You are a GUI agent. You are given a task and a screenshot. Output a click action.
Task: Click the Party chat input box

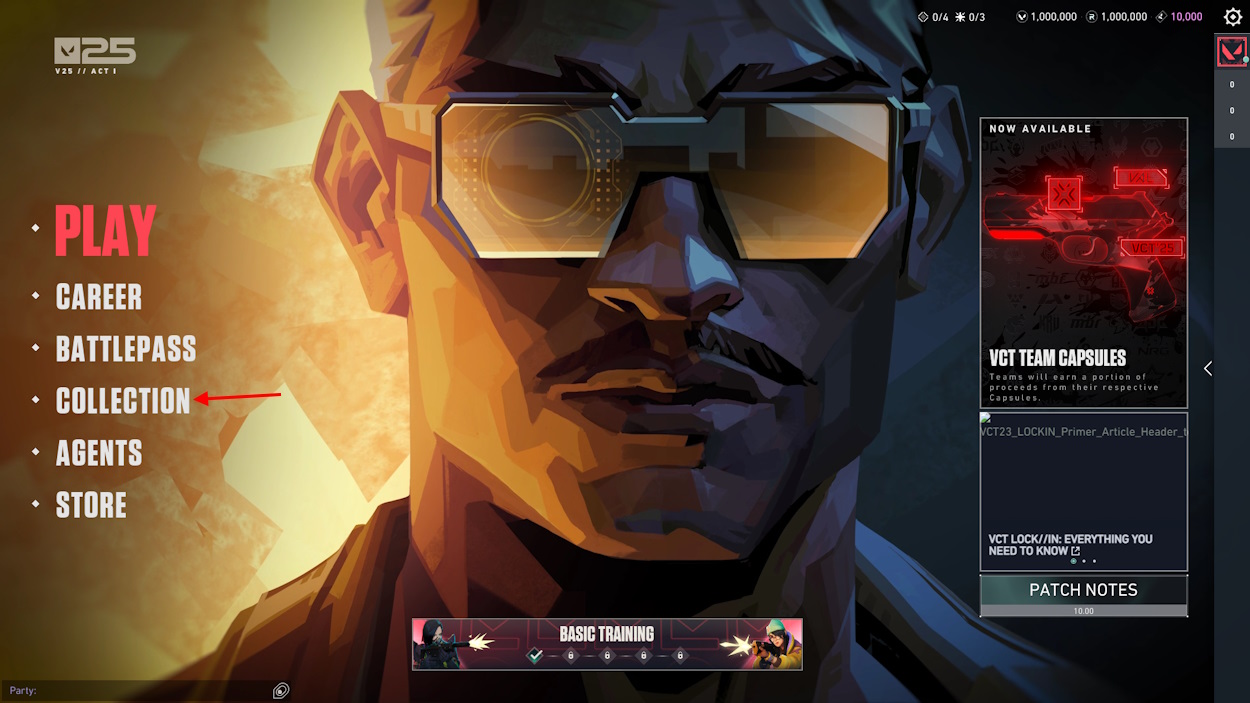[140, 690]
